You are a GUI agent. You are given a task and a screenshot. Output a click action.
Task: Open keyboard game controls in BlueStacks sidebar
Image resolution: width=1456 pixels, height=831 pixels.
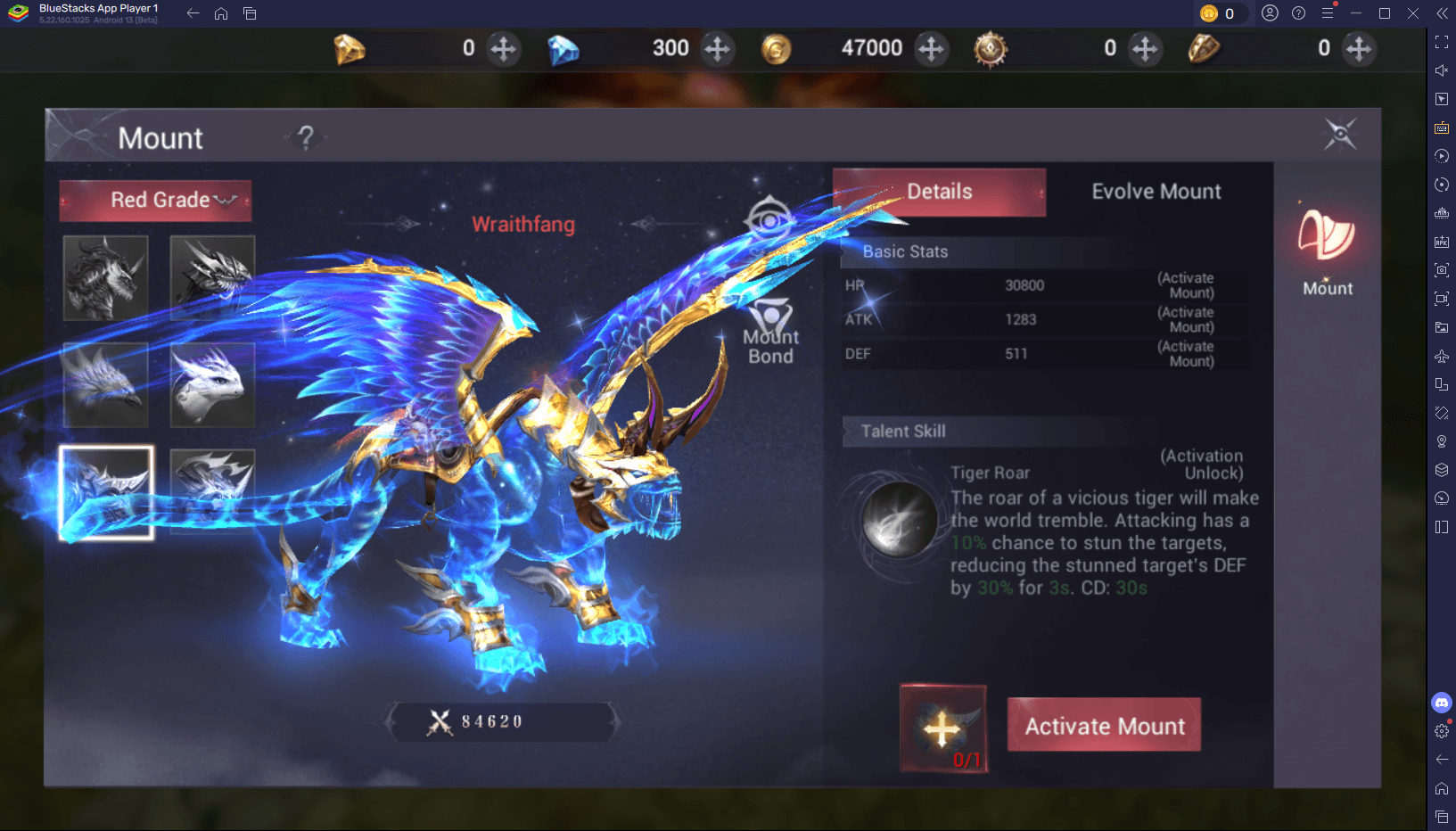[1441, 128]
